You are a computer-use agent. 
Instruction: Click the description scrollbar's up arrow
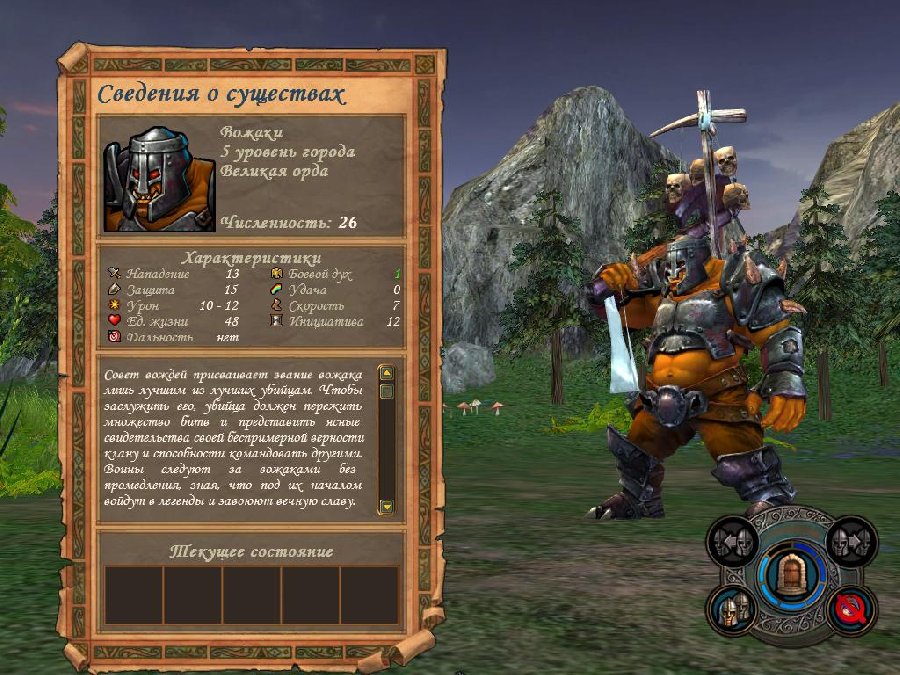387,373
